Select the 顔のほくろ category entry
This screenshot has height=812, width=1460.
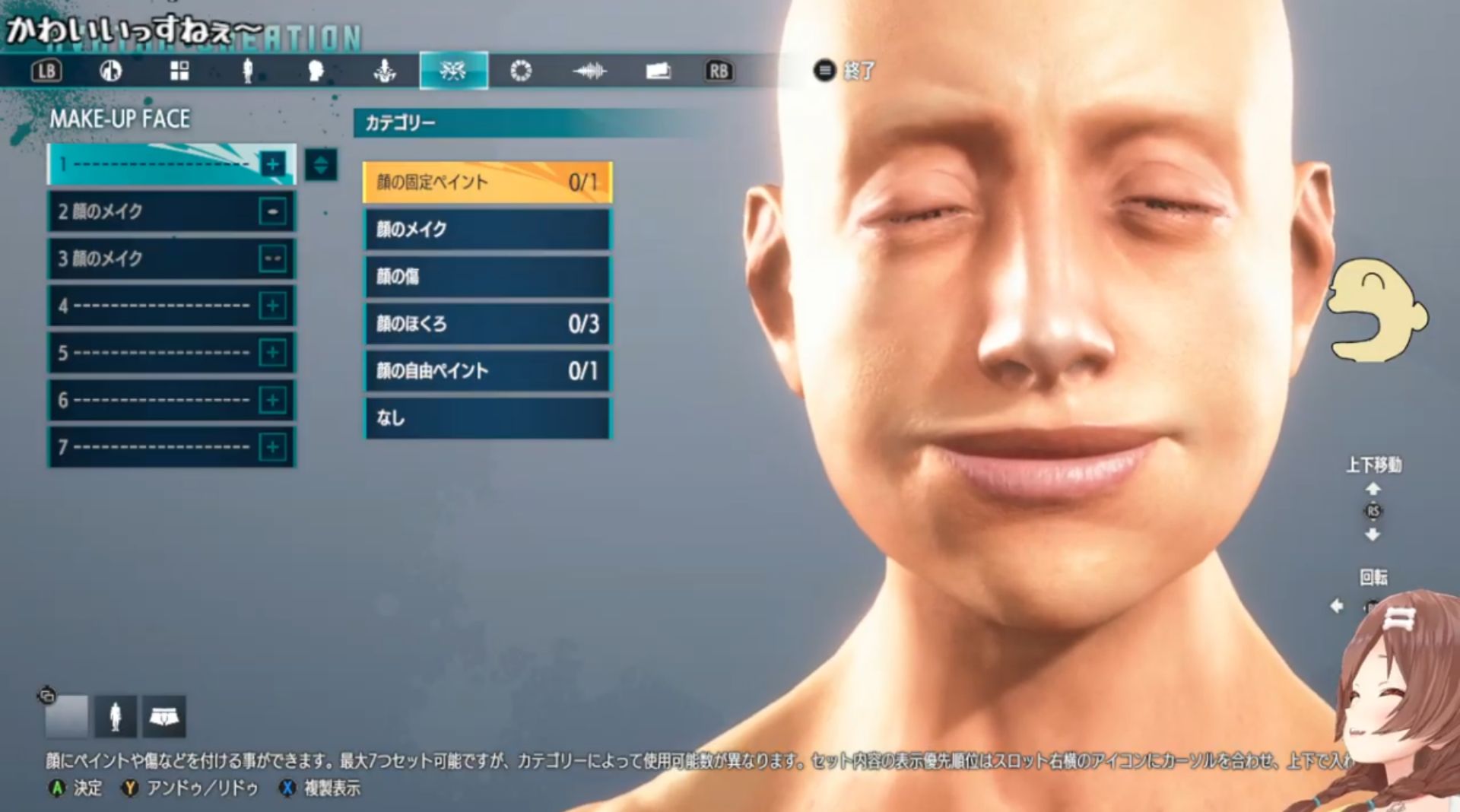click(x=487, y=324)
